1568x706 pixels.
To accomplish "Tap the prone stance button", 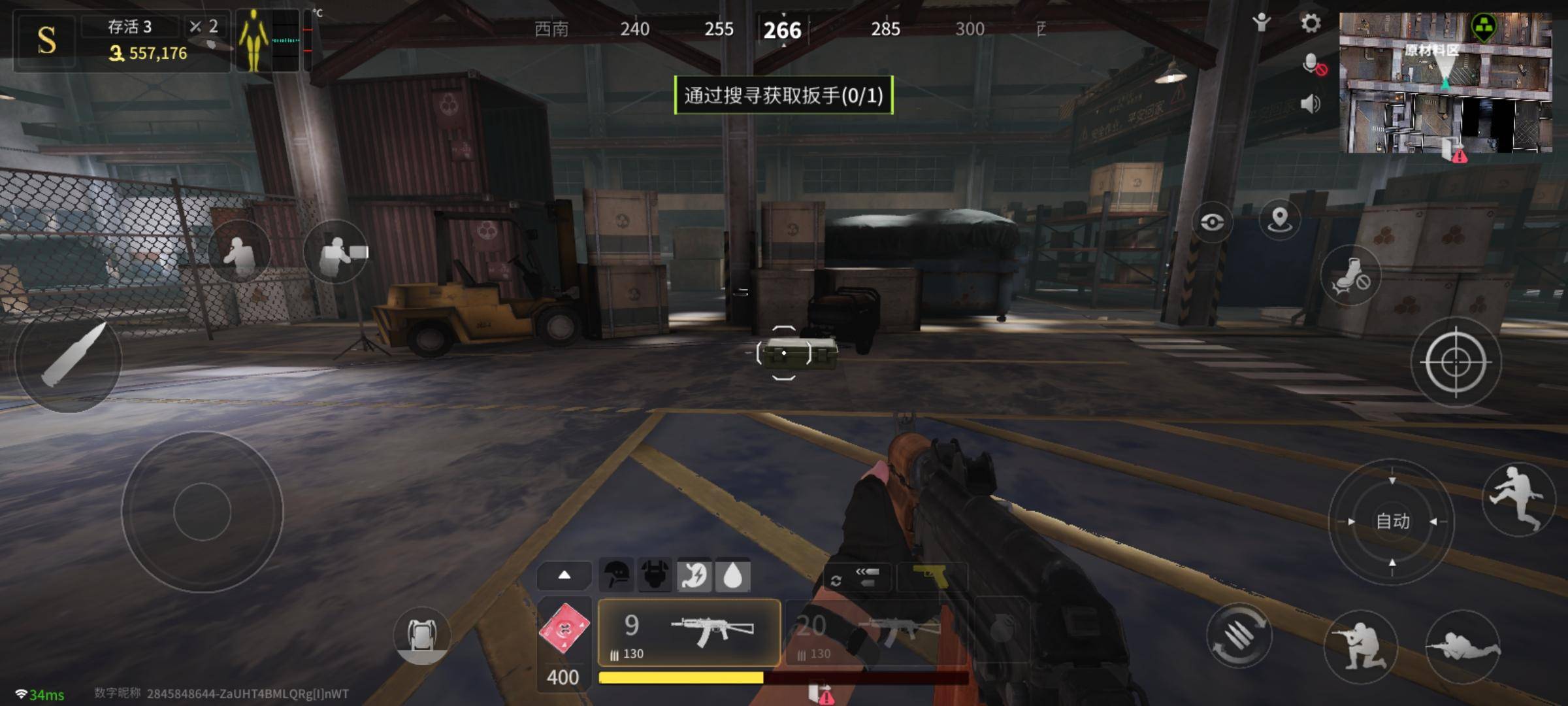I will pos(1463,646).
